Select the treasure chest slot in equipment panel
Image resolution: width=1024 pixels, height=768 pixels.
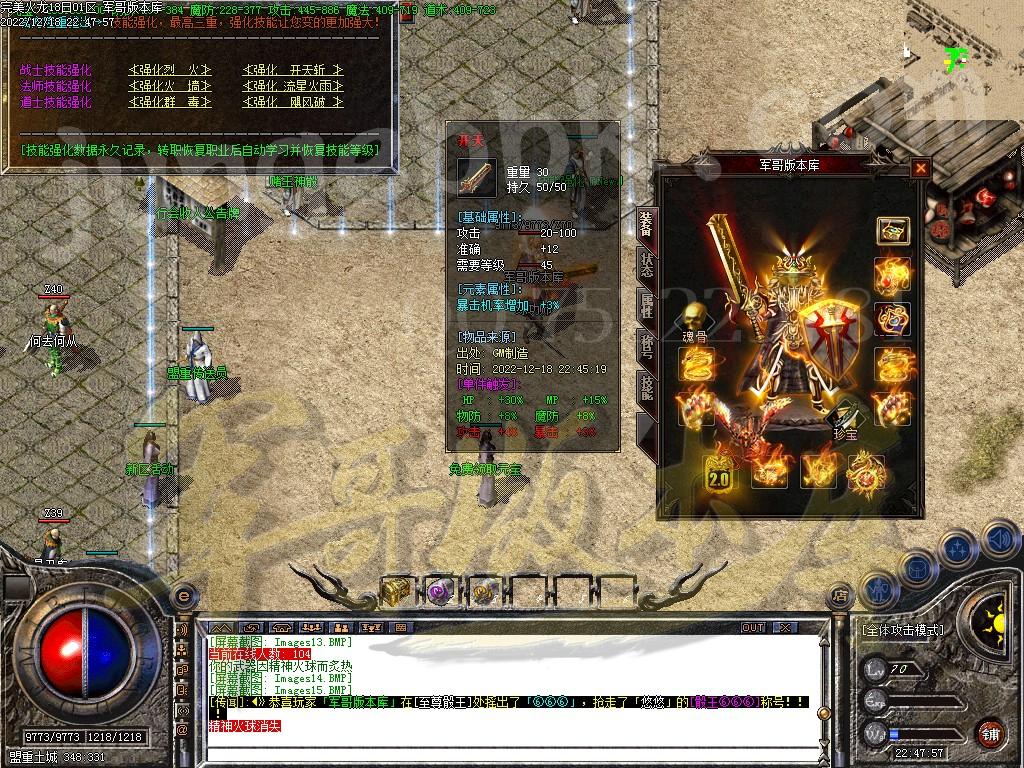[x=892, y=231]
